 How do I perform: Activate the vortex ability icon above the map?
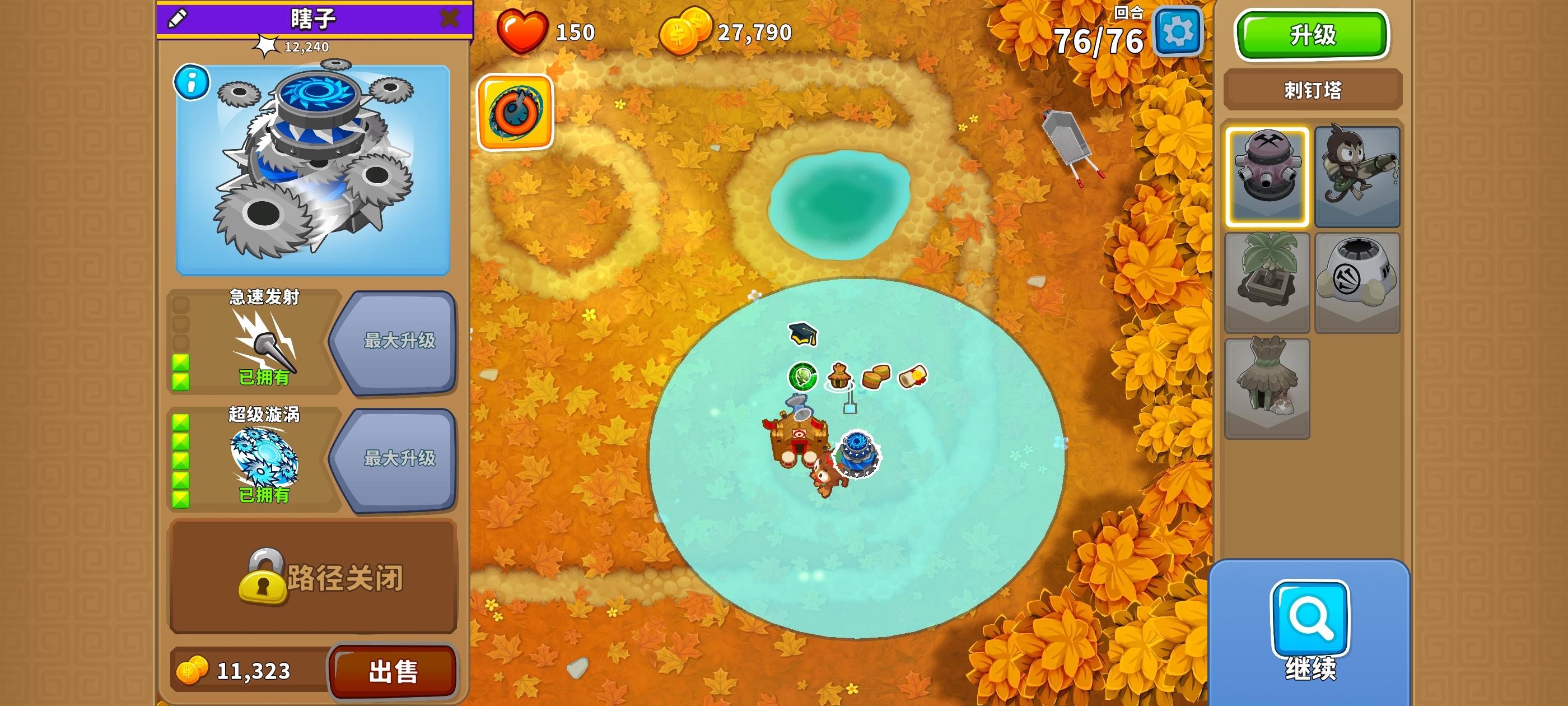tap(516, 113)
